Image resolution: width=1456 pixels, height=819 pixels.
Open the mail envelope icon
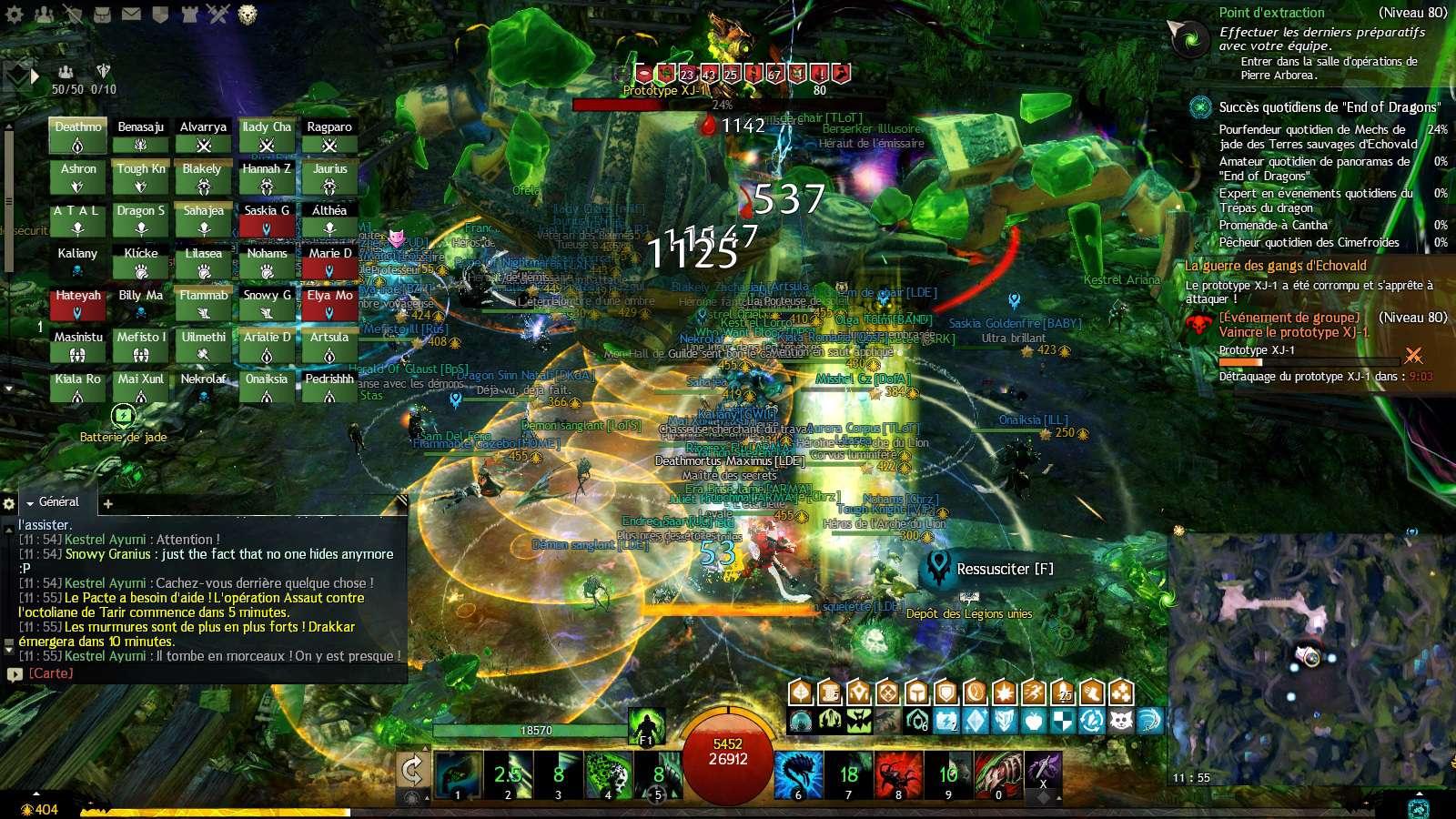(x=132, y=14)
